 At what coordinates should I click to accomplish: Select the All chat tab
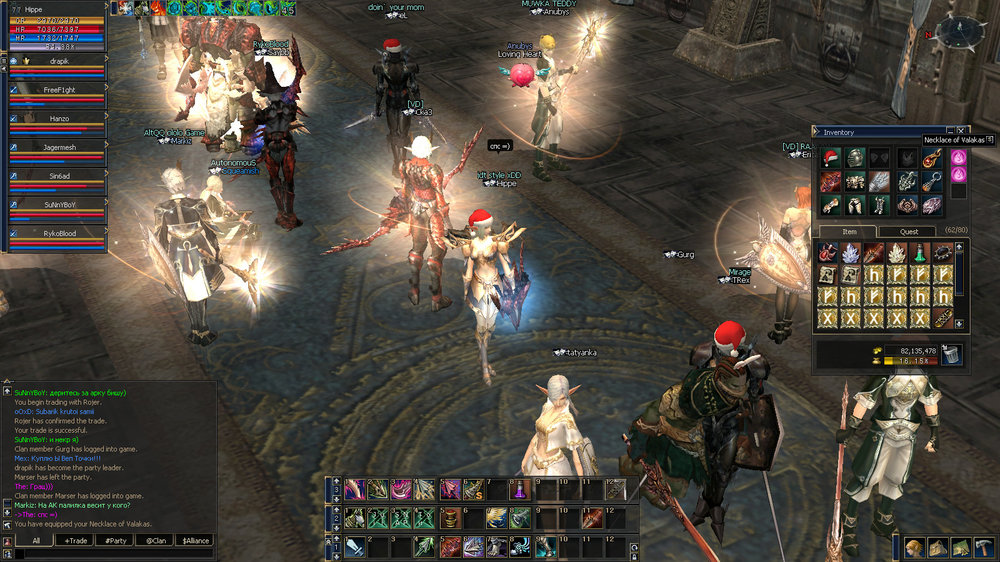pyautogui.click(x=35, y=540)
